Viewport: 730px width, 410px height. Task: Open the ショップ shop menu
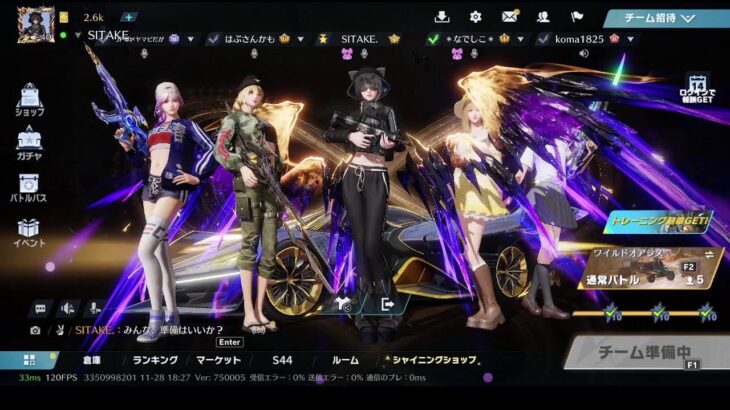(29, 102)
